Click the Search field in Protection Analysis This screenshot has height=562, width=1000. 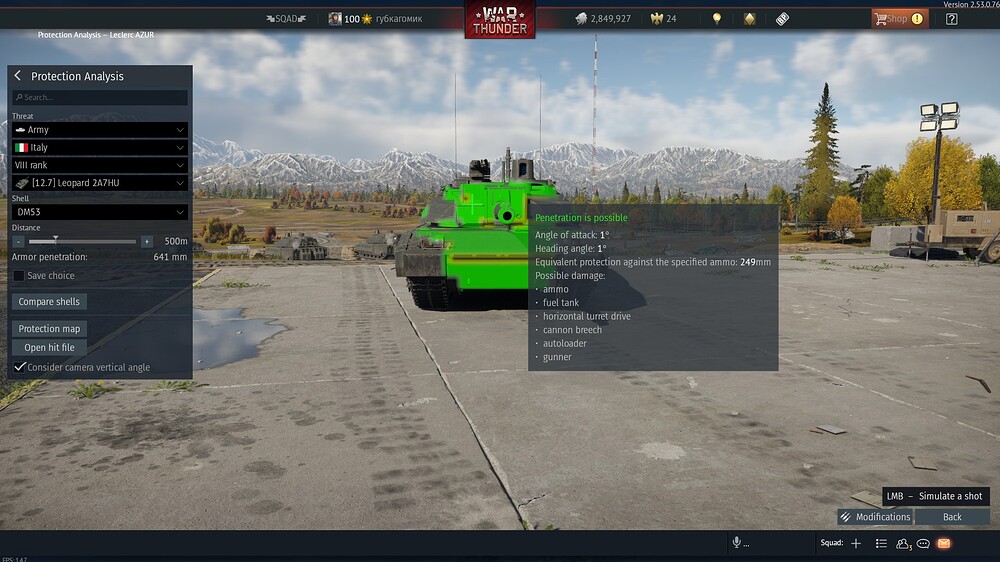pos(100,98)
